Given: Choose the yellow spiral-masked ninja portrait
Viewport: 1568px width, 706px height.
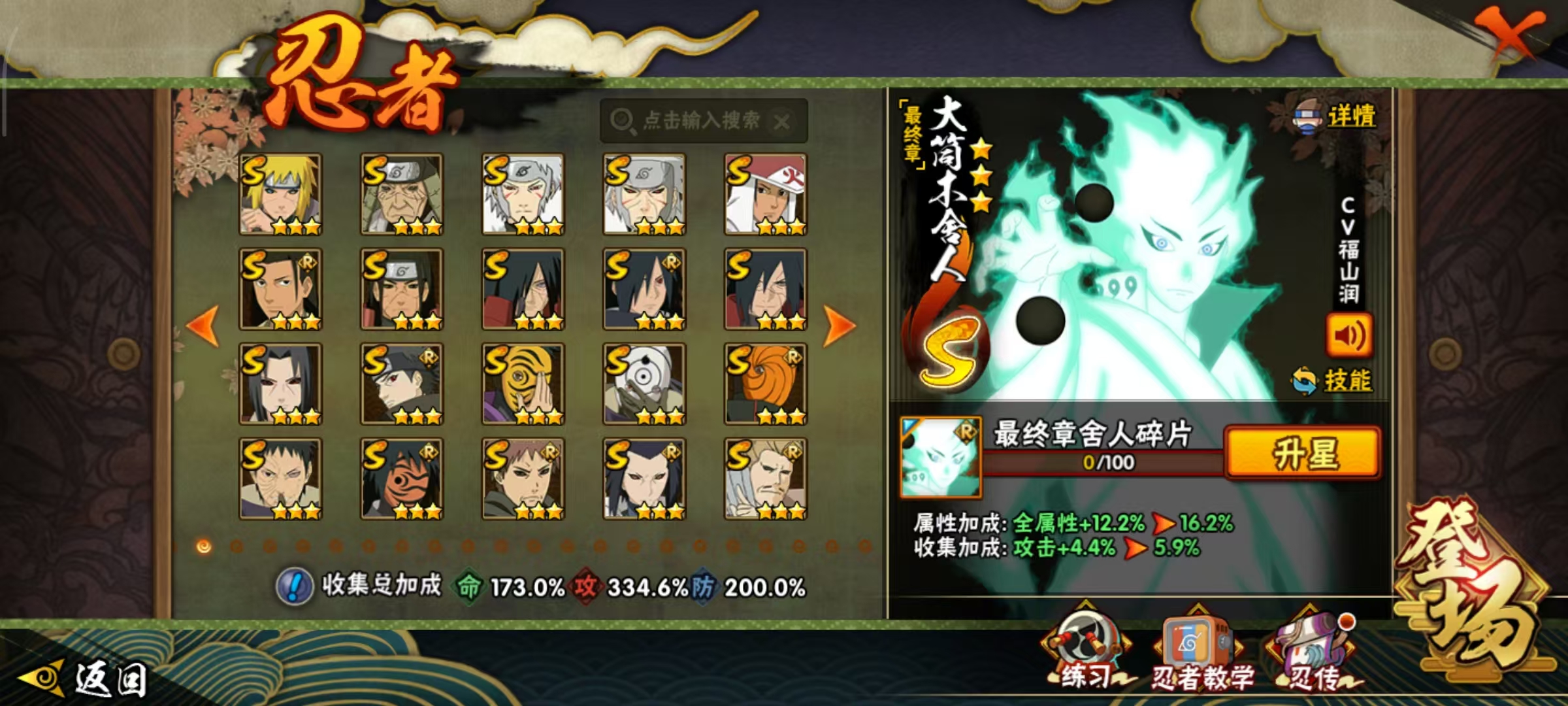Looking at the screenshot, I should pyautogui.click(x=523, y=384).
